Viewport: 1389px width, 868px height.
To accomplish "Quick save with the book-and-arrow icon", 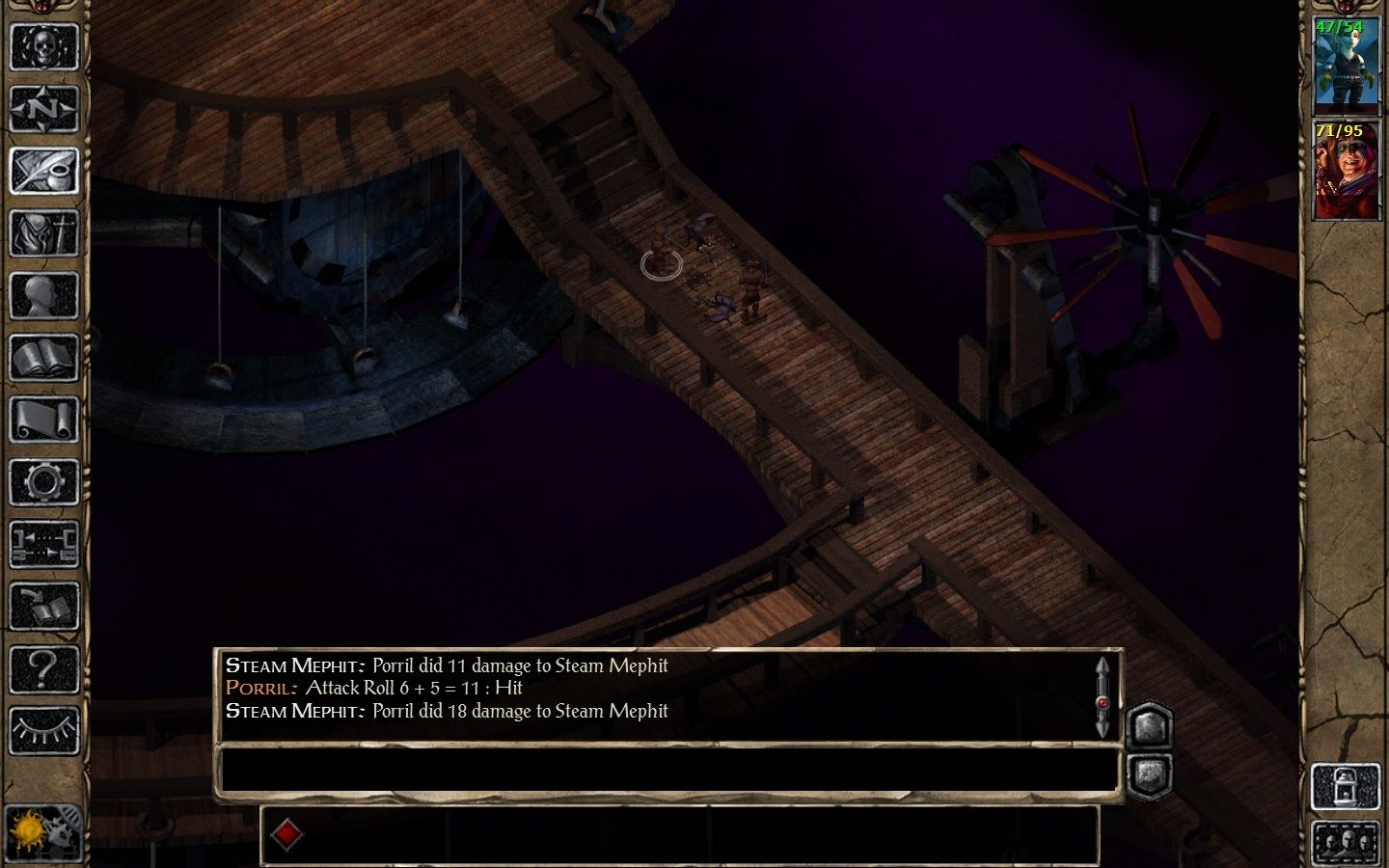I will tap(43, 607).
